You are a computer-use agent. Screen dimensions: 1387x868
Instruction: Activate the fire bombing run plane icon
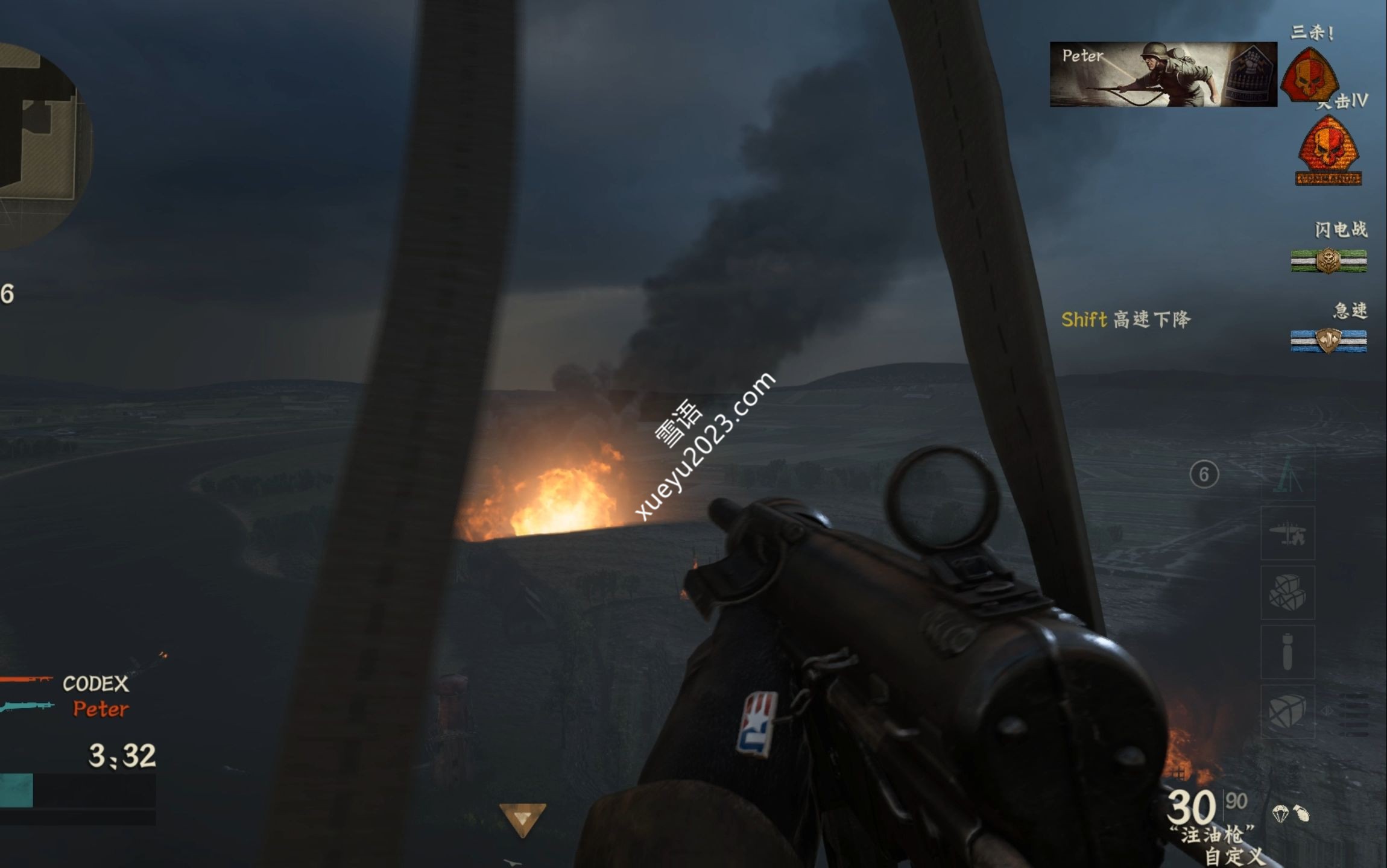tap(1287, 533)
